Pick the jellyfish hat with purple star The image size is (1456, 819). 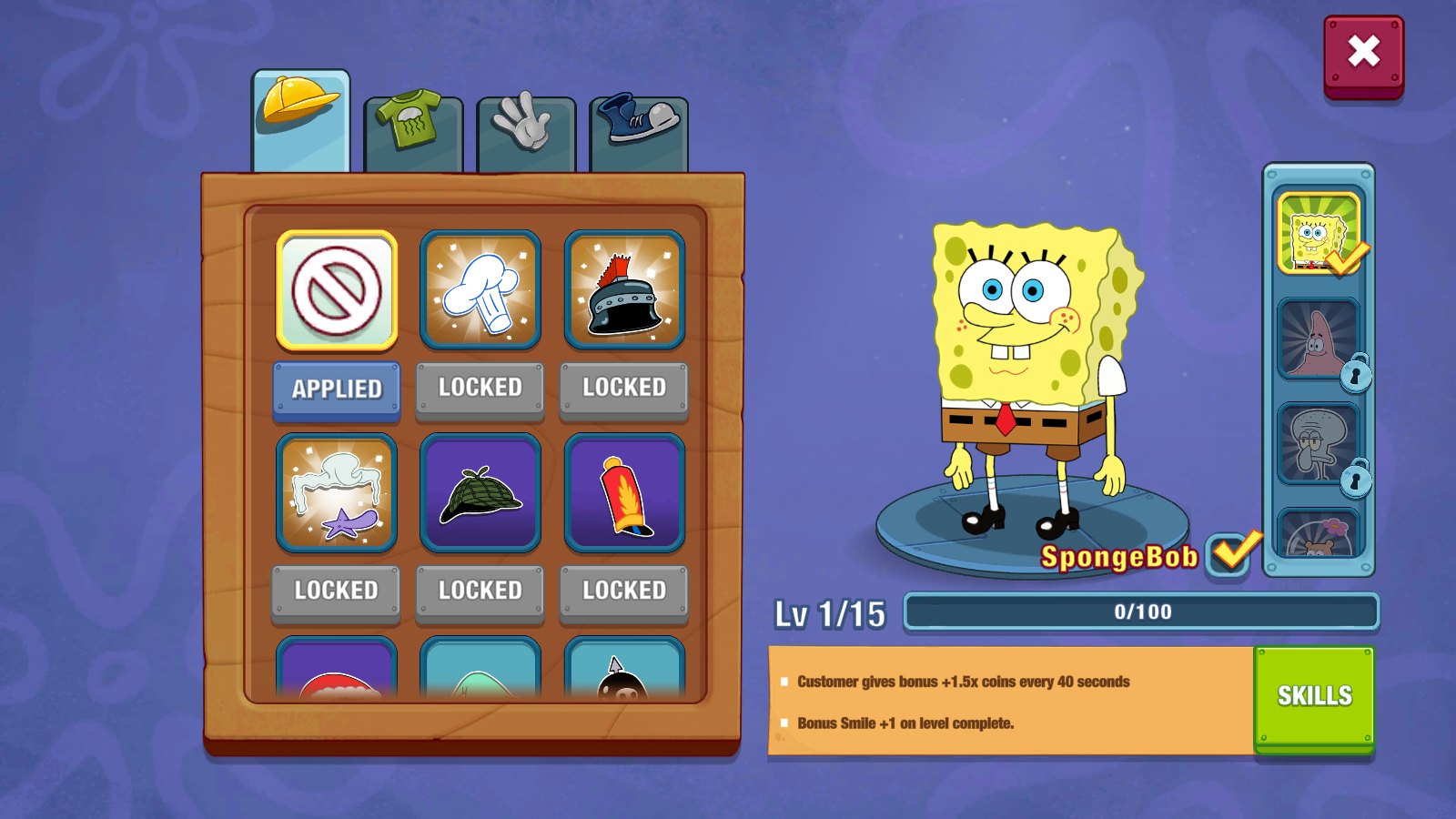(x=337, y=493)
